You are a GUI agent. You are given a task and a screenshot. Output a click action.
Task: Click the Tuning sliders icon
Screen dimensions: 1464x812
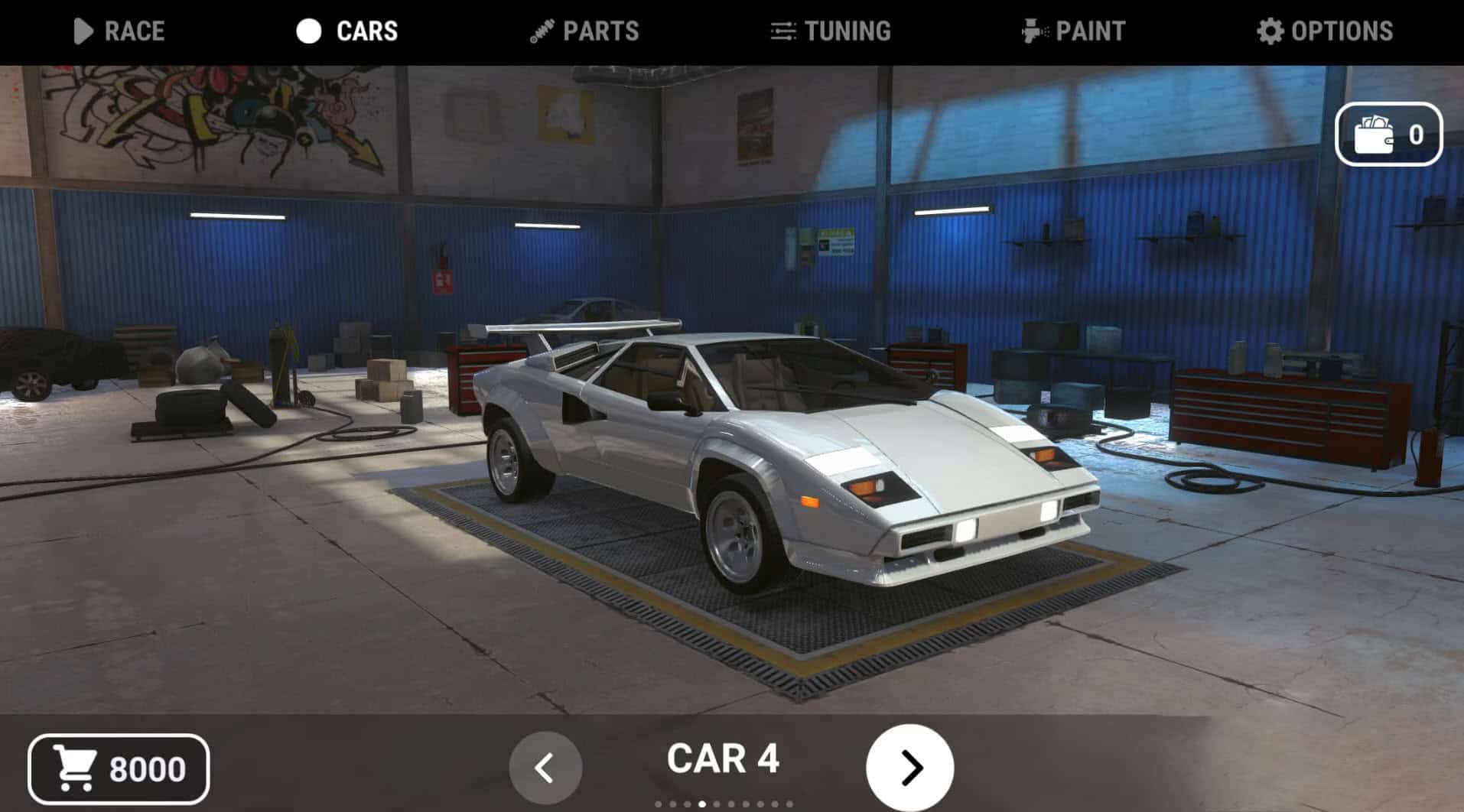(782, 31)
